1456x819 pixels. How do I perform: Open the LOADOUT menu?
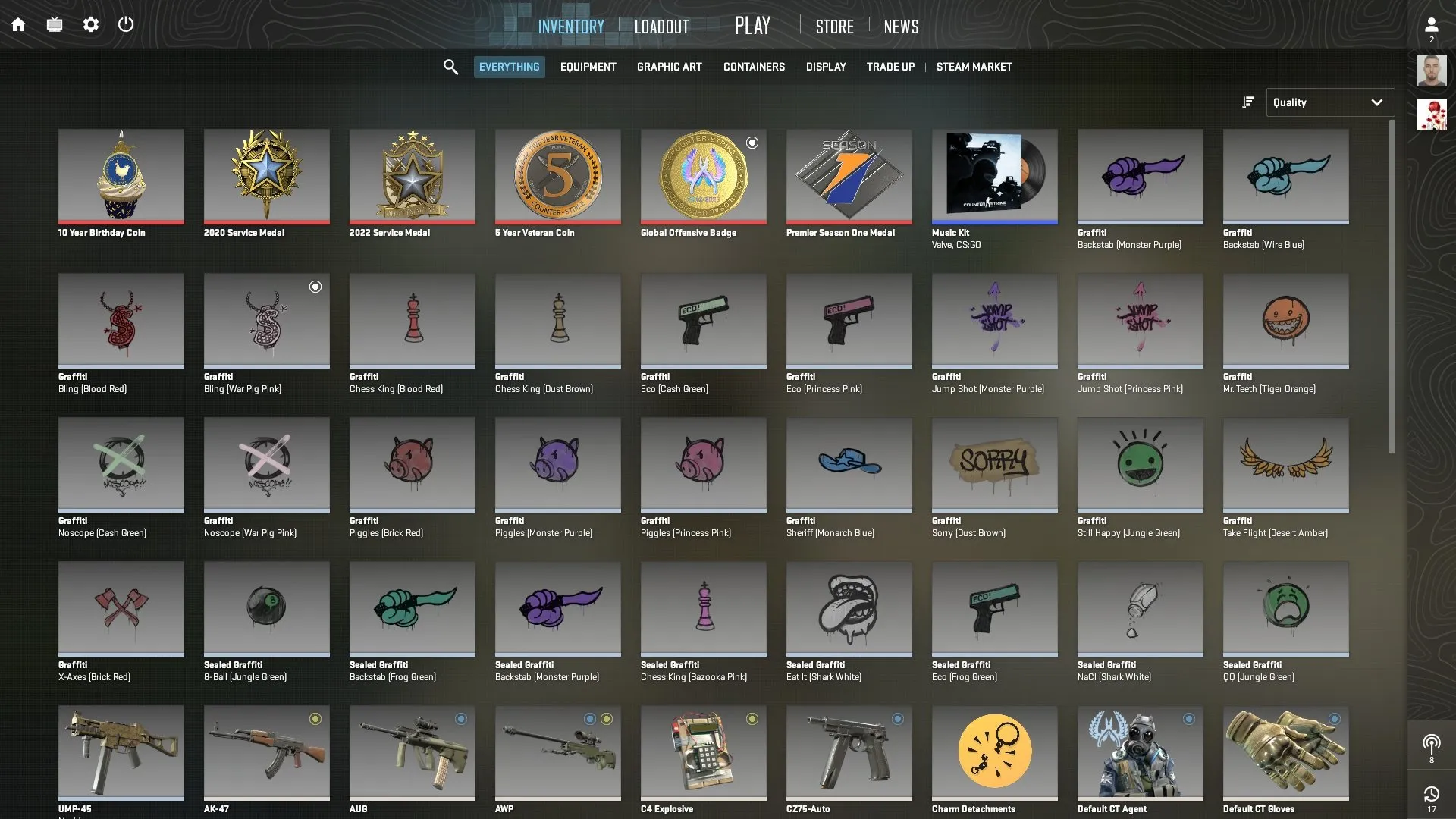pyautogui.click(x=661, y=25)
